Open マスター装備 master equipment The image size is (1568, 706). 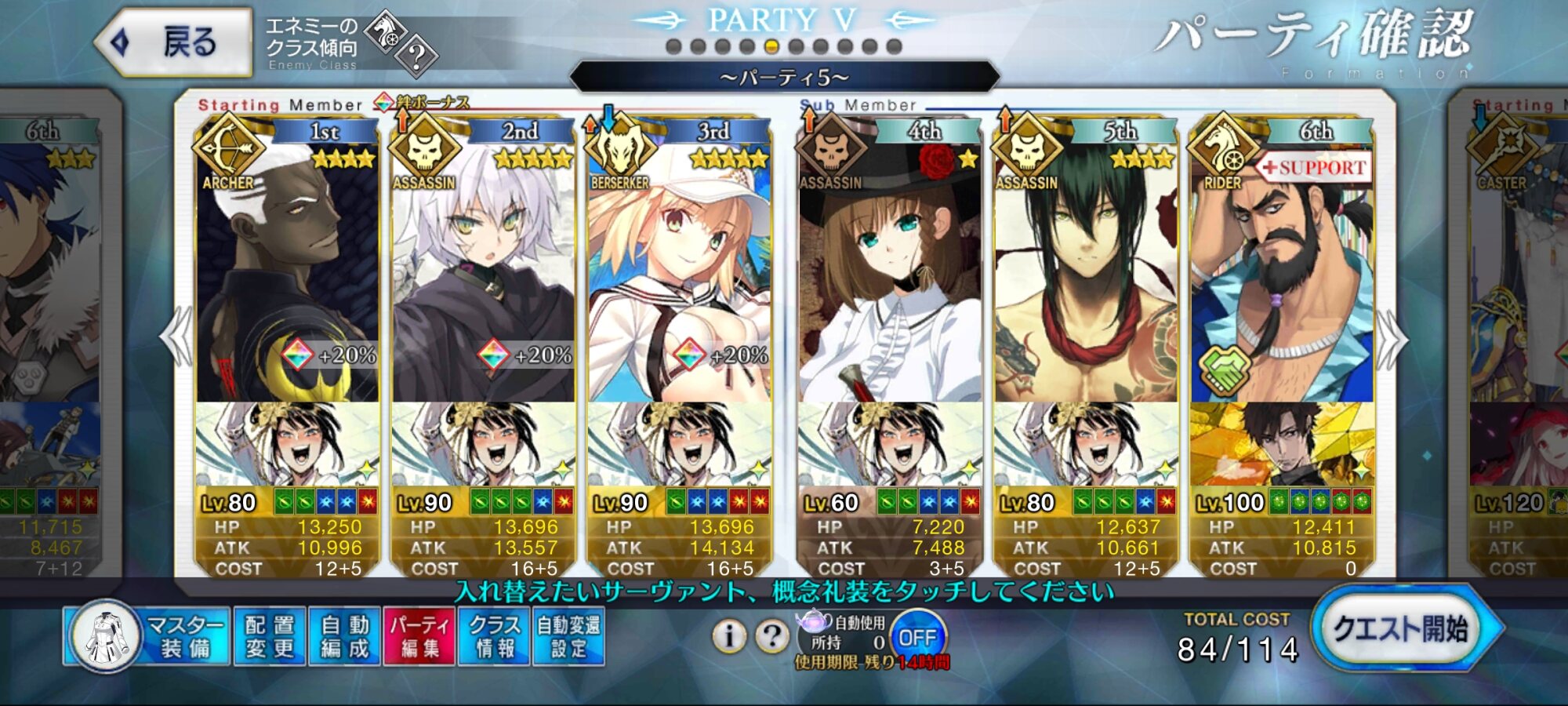[149, 636]
